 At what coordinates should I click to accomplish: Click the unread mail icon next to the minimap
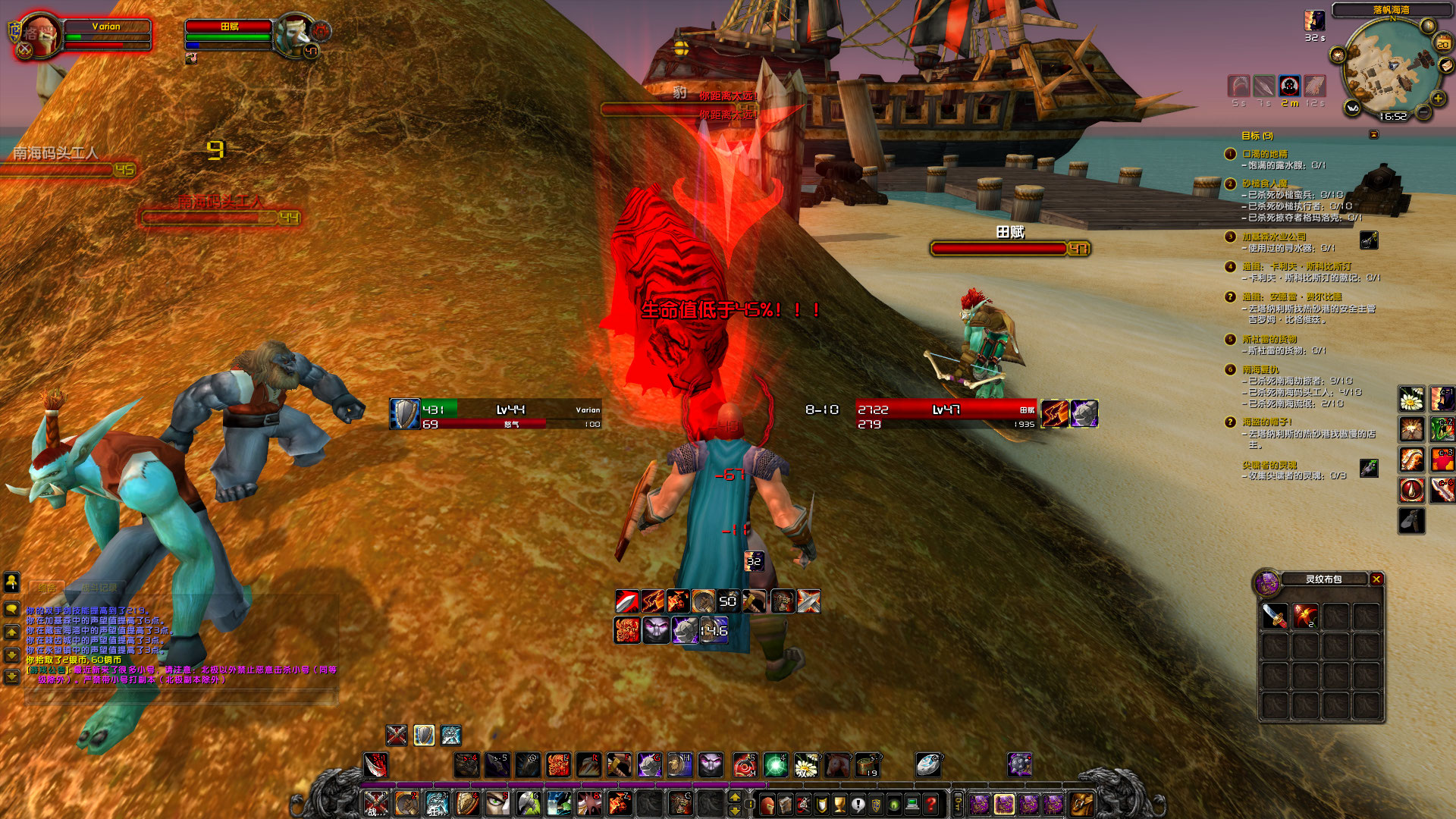[1446, 67]
